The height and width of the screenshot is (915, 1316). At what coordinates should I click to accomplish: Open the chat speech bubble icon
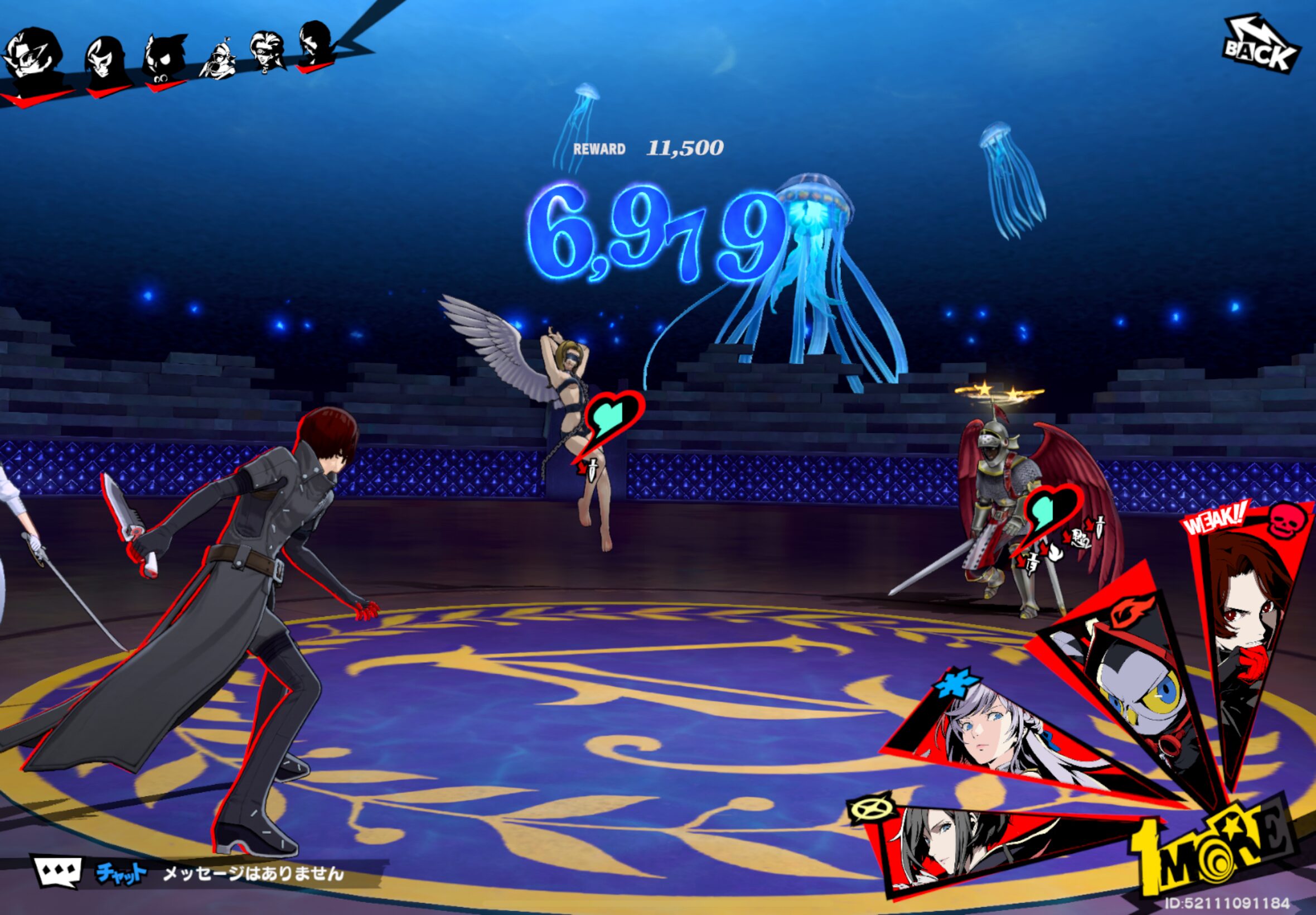tap(57, 872)
